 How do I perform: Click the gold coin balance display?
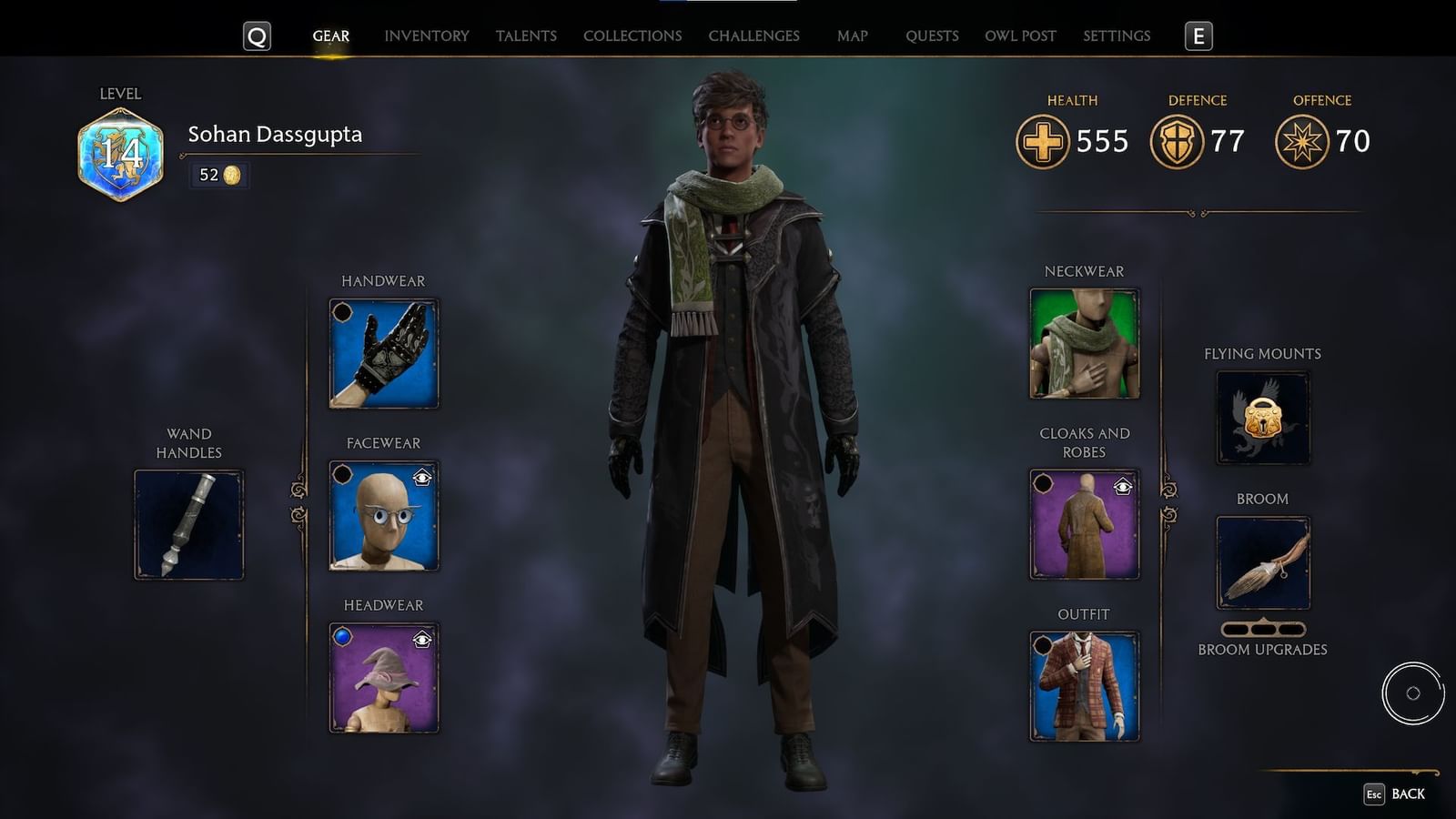pyautogui.click(x=217, y=175)
